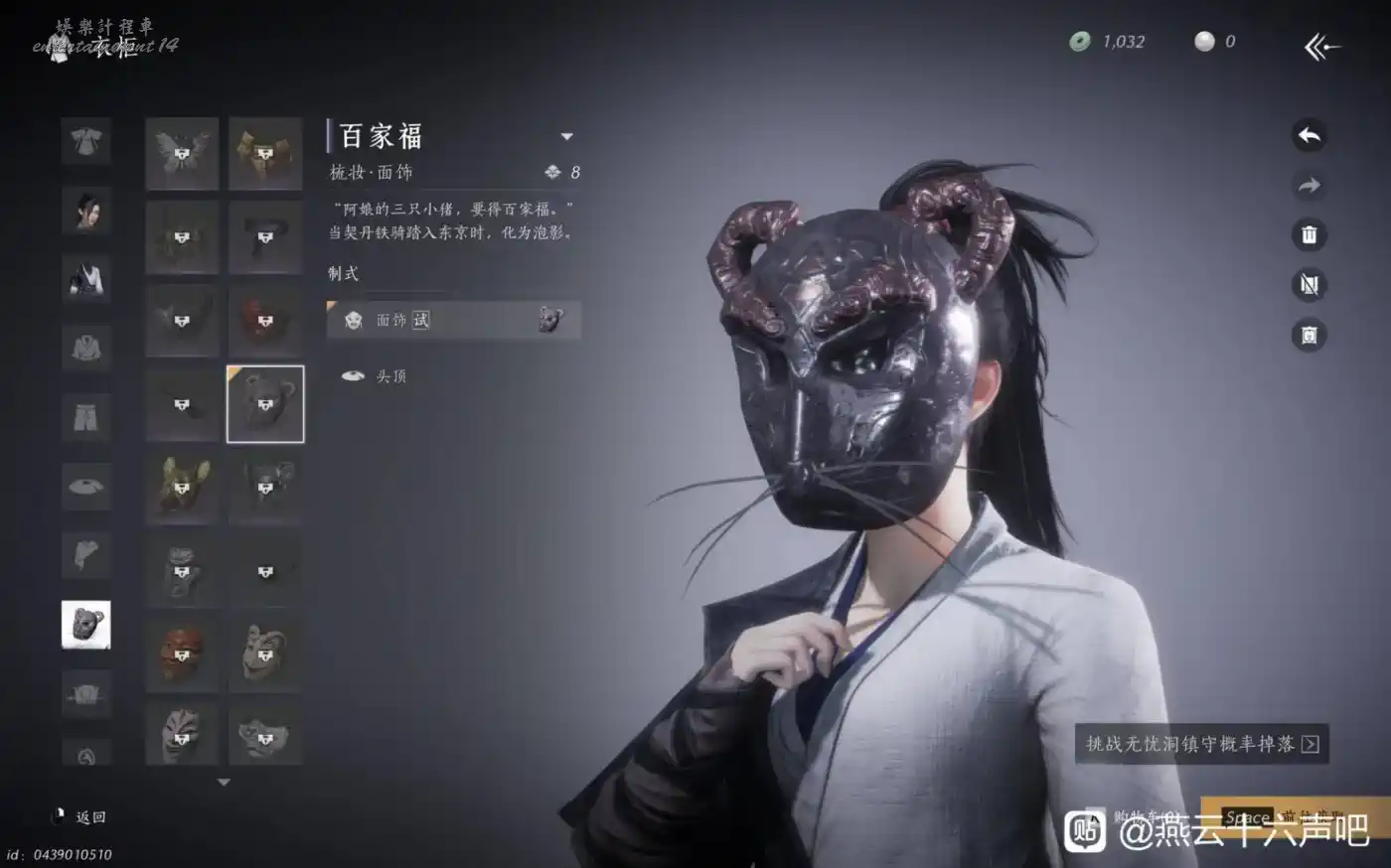1391x868 pixels.
Task: Toggle the crossed-out hide icon button
Action: coord(1309,285)
